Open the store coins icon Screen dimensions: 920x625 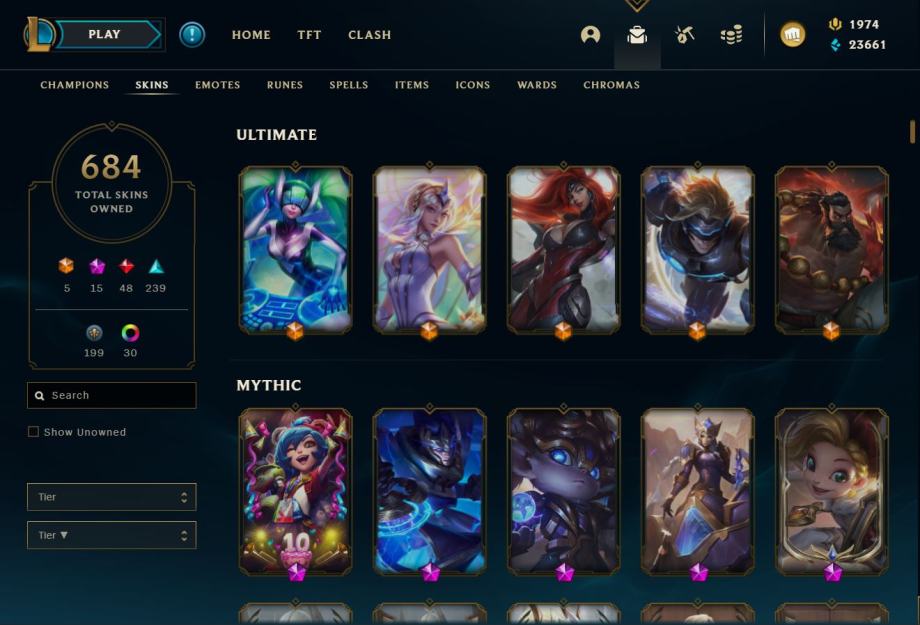pyautogui.click(x=731, y=35)
